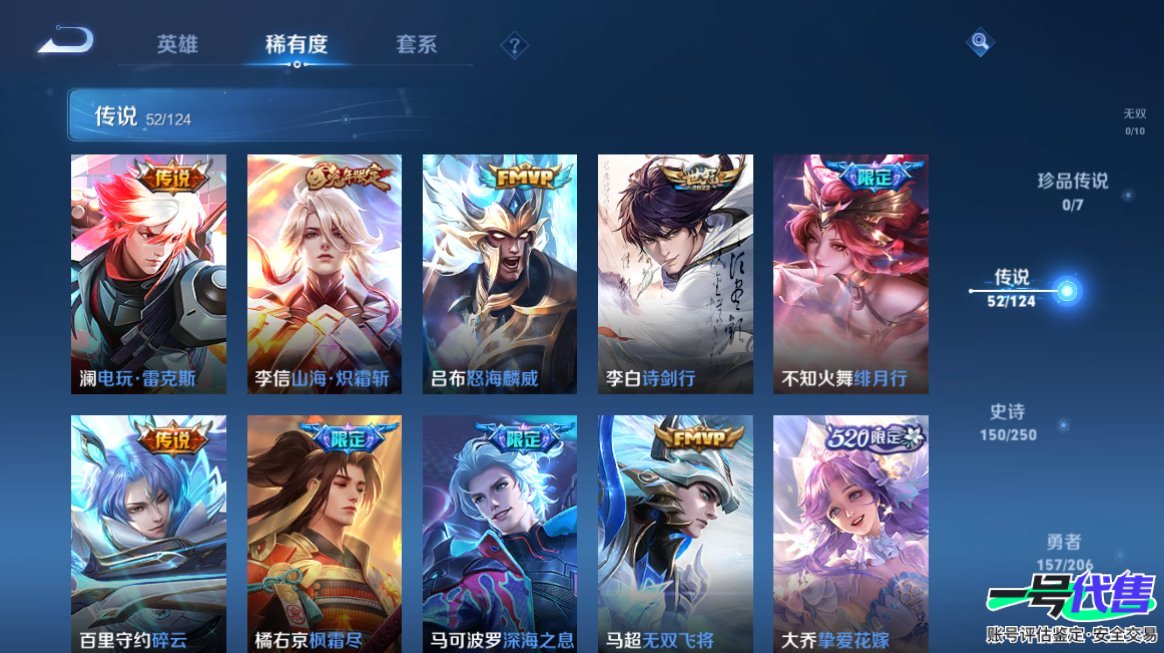View the 李白 诗剑行 skin card
This screenshot has height=653, width=1164.
675,273
